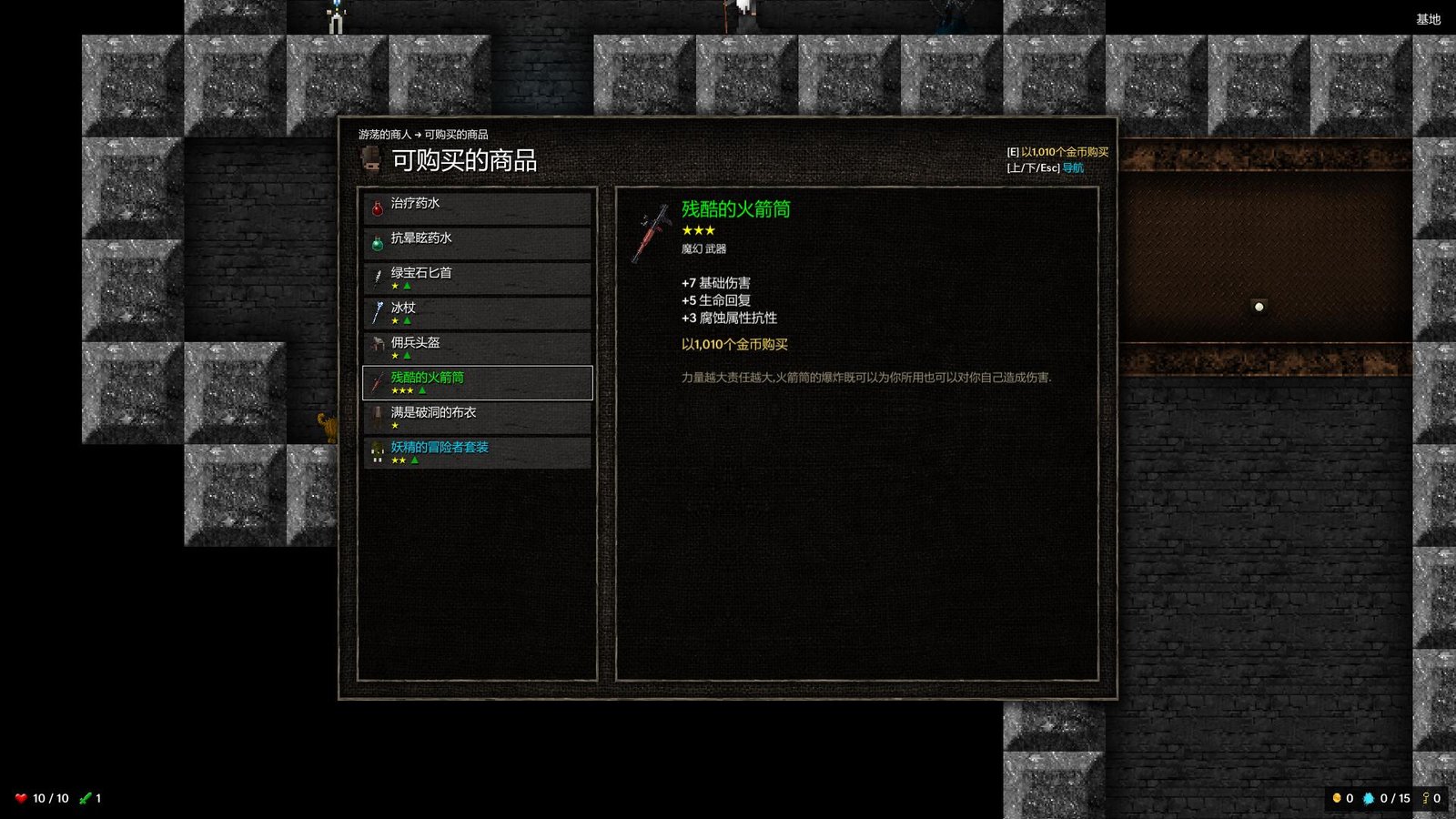Select the green crystal icon in bottom-left
This screenshot has height=819, width=1456.
click(85, 797)
